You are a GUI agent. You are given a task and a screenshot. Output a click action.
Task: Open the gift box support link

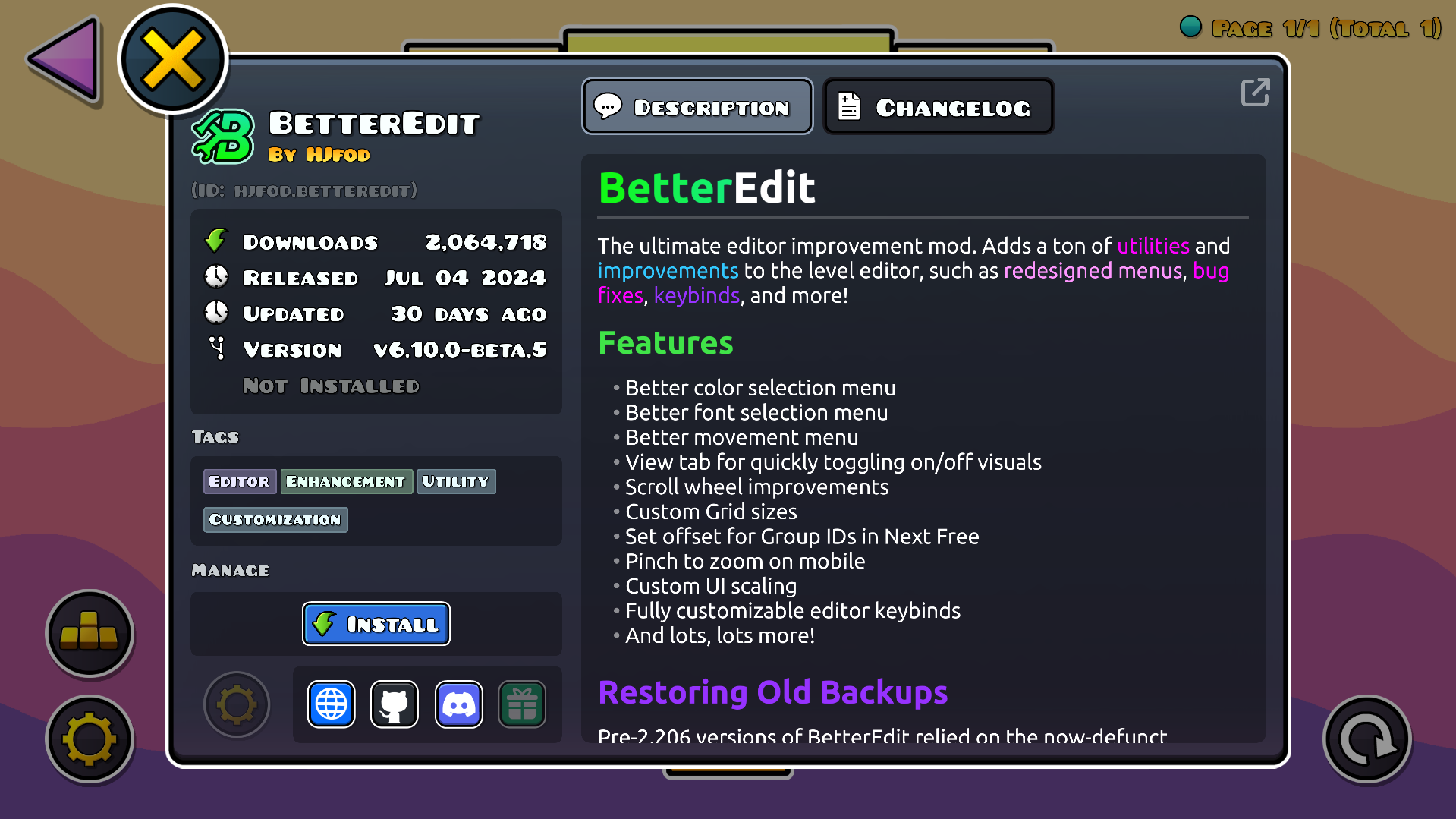522,704
